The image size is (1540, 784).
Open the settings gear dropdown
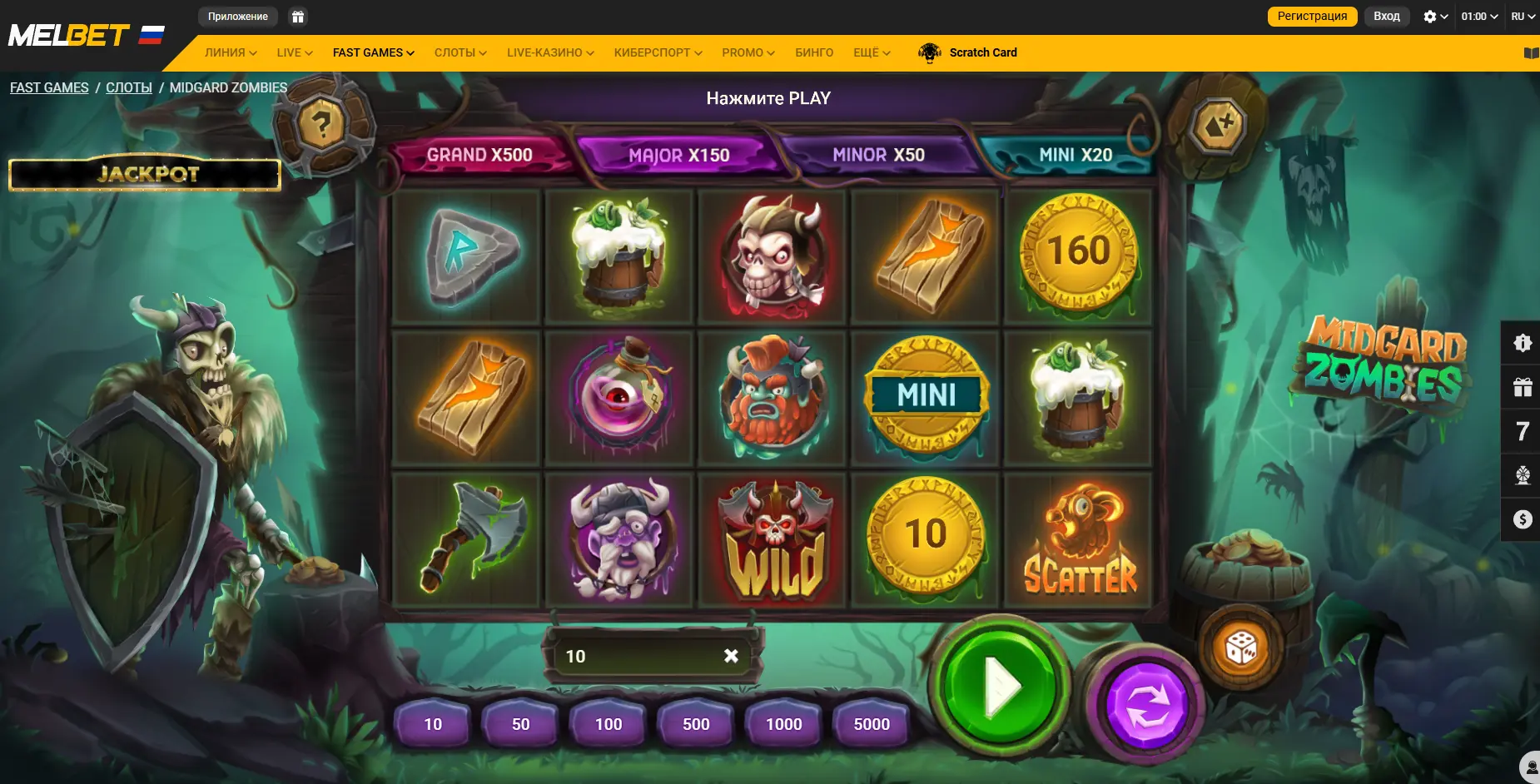[1435, 17]
